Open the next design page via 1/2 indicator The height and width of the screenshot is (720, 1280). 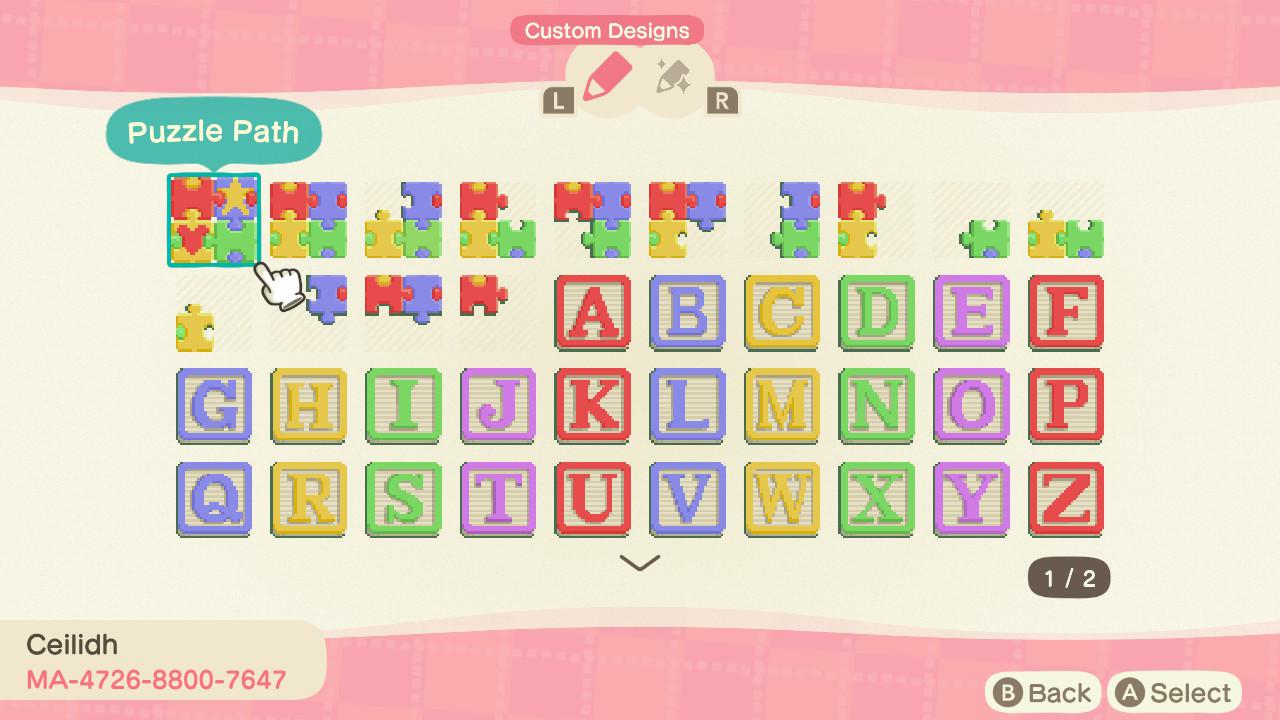point(1066,576)
